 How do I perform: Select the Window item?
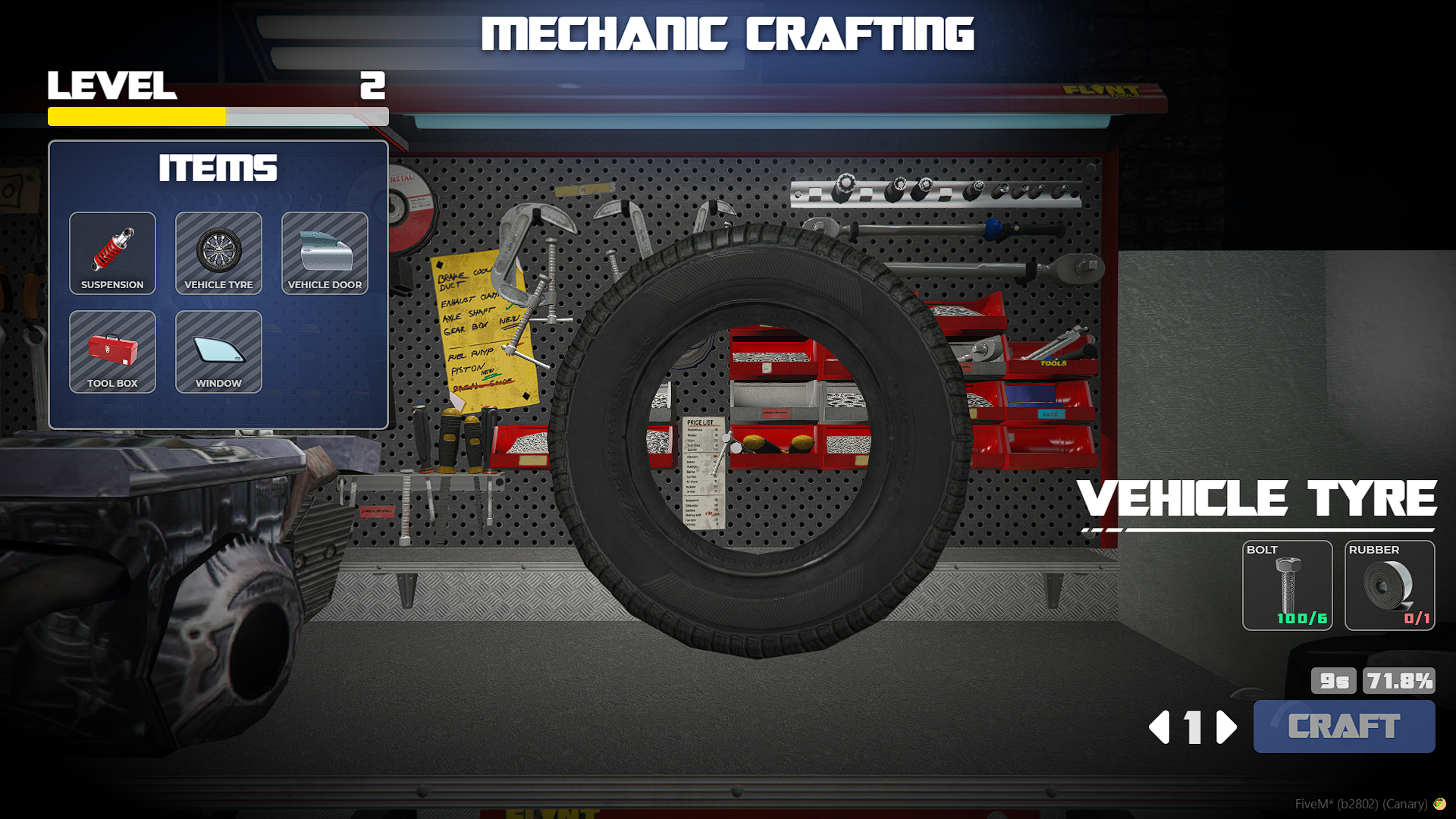218,352
